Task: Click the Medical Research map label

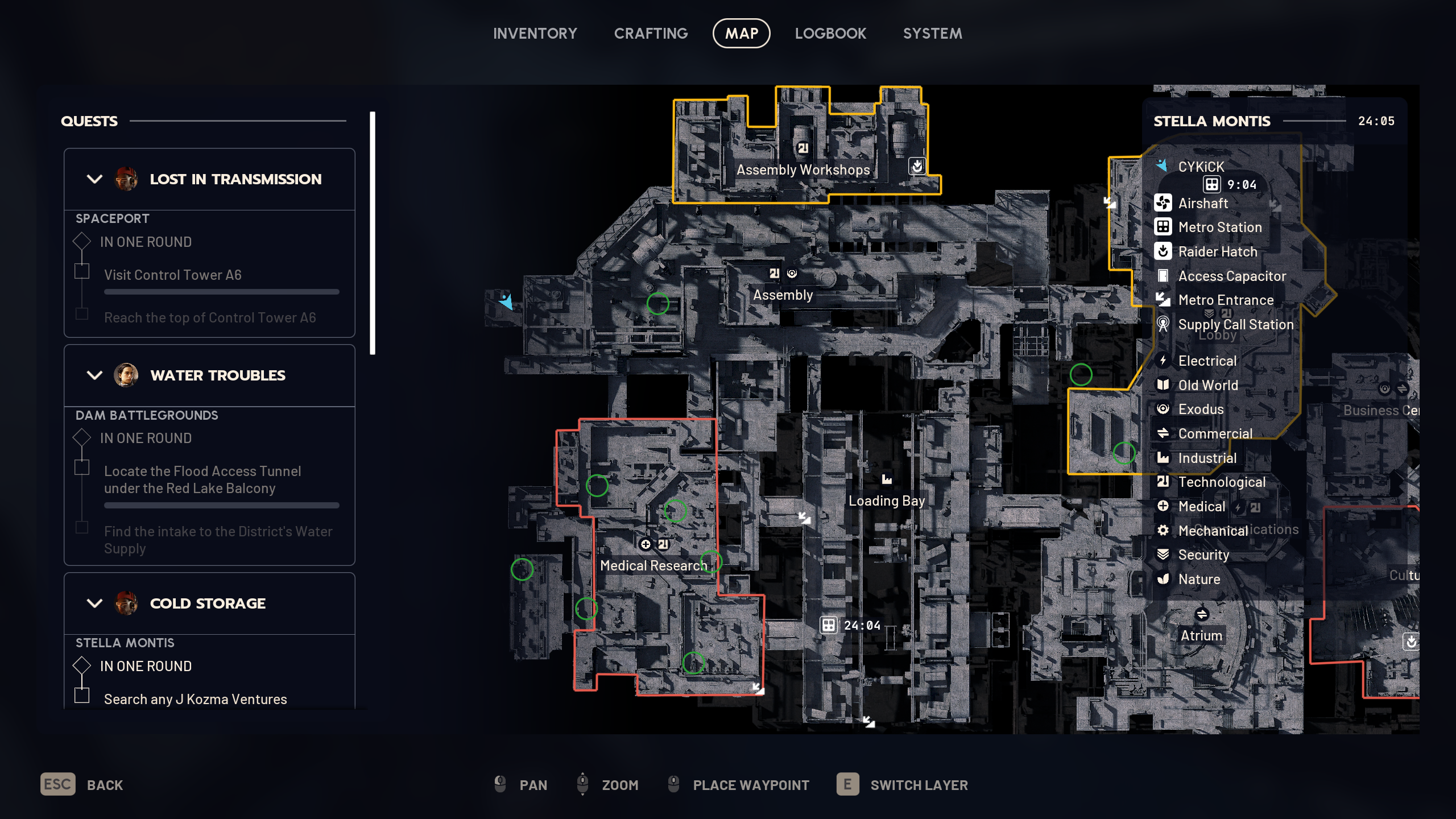Action: 652,565
